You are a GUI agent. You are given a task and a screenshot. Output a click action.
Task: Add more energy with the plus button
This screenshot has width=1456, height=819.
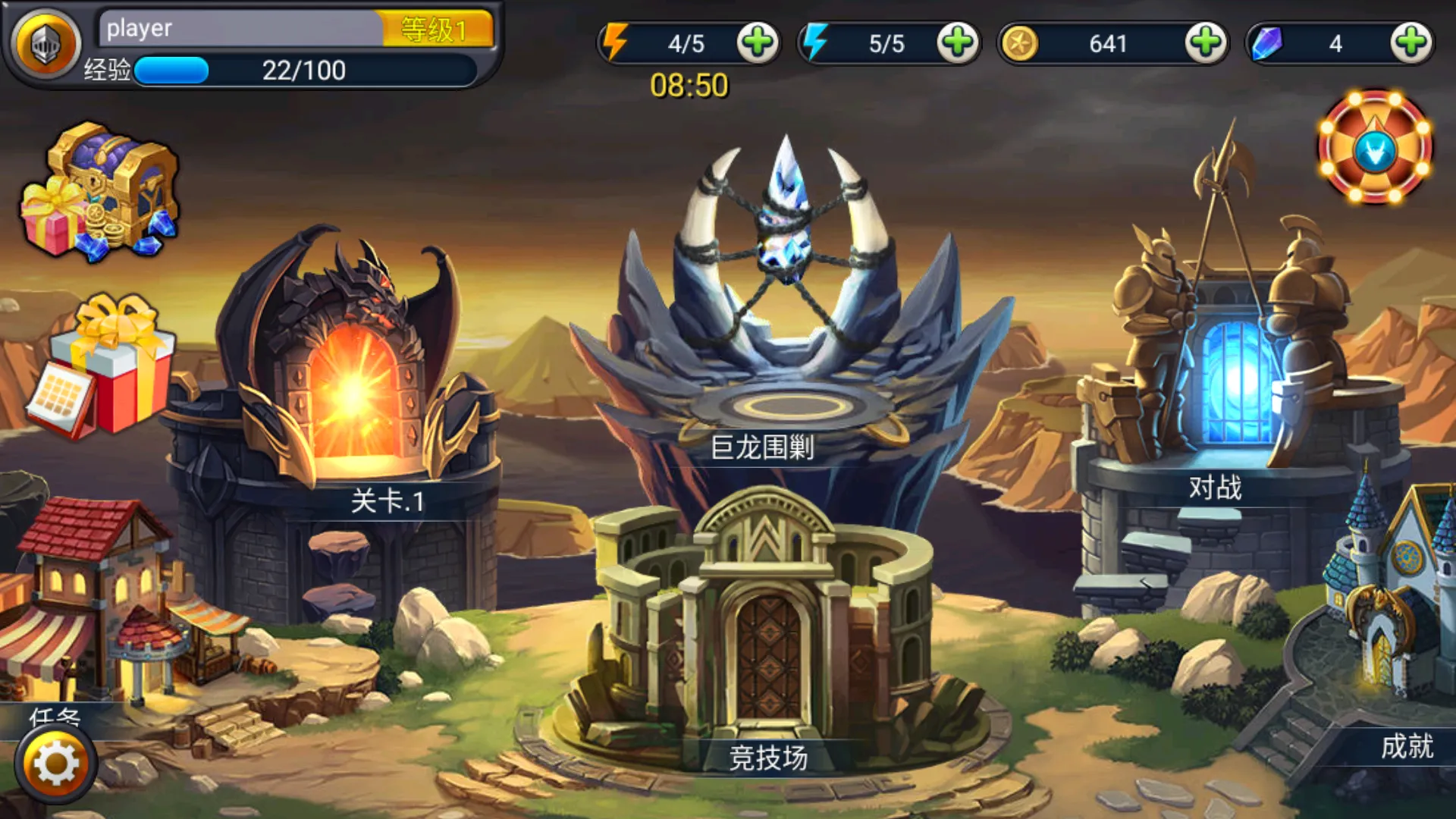(x=758, y=42)
